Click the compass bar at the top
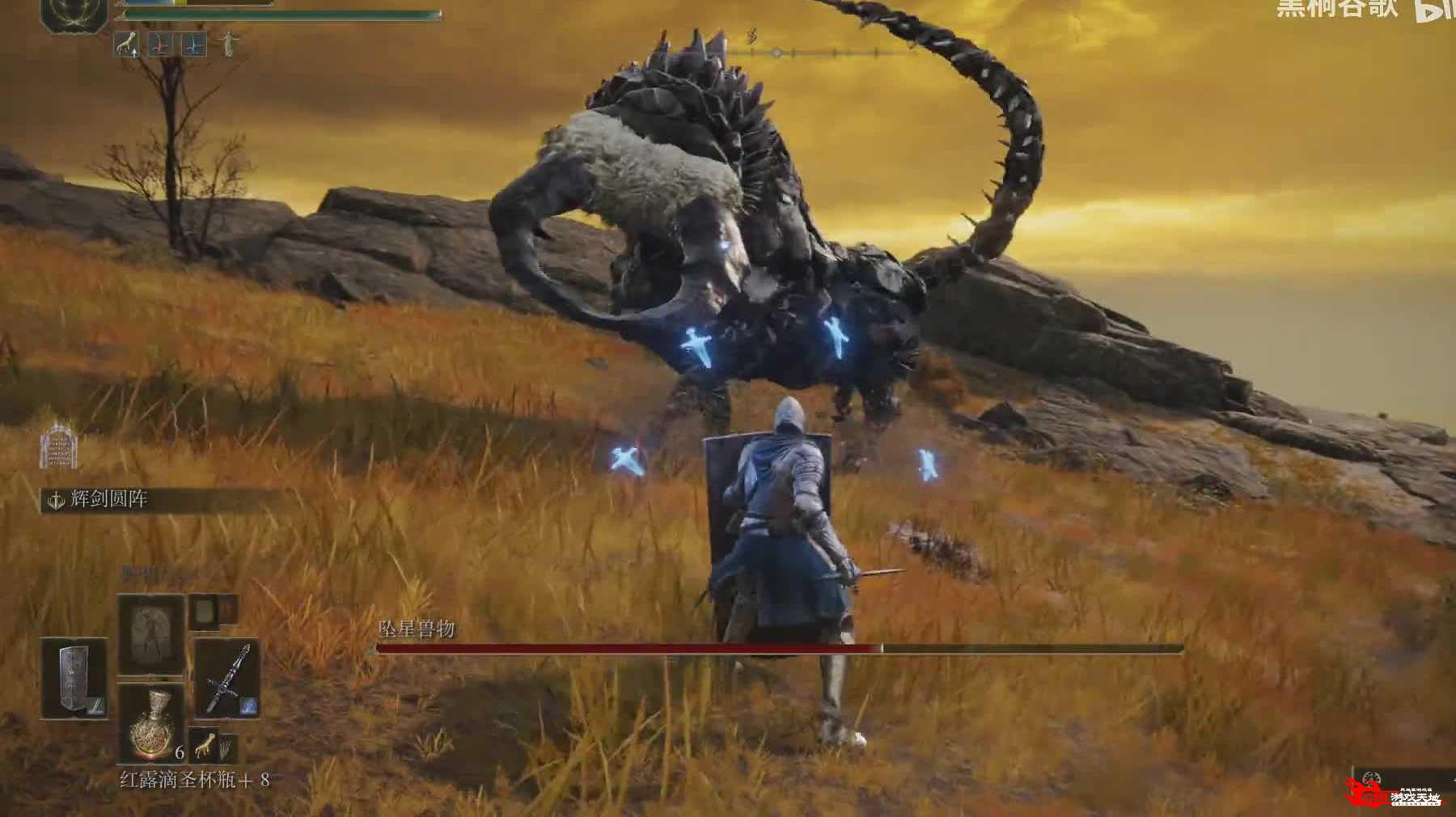 [x=817, y=53]
